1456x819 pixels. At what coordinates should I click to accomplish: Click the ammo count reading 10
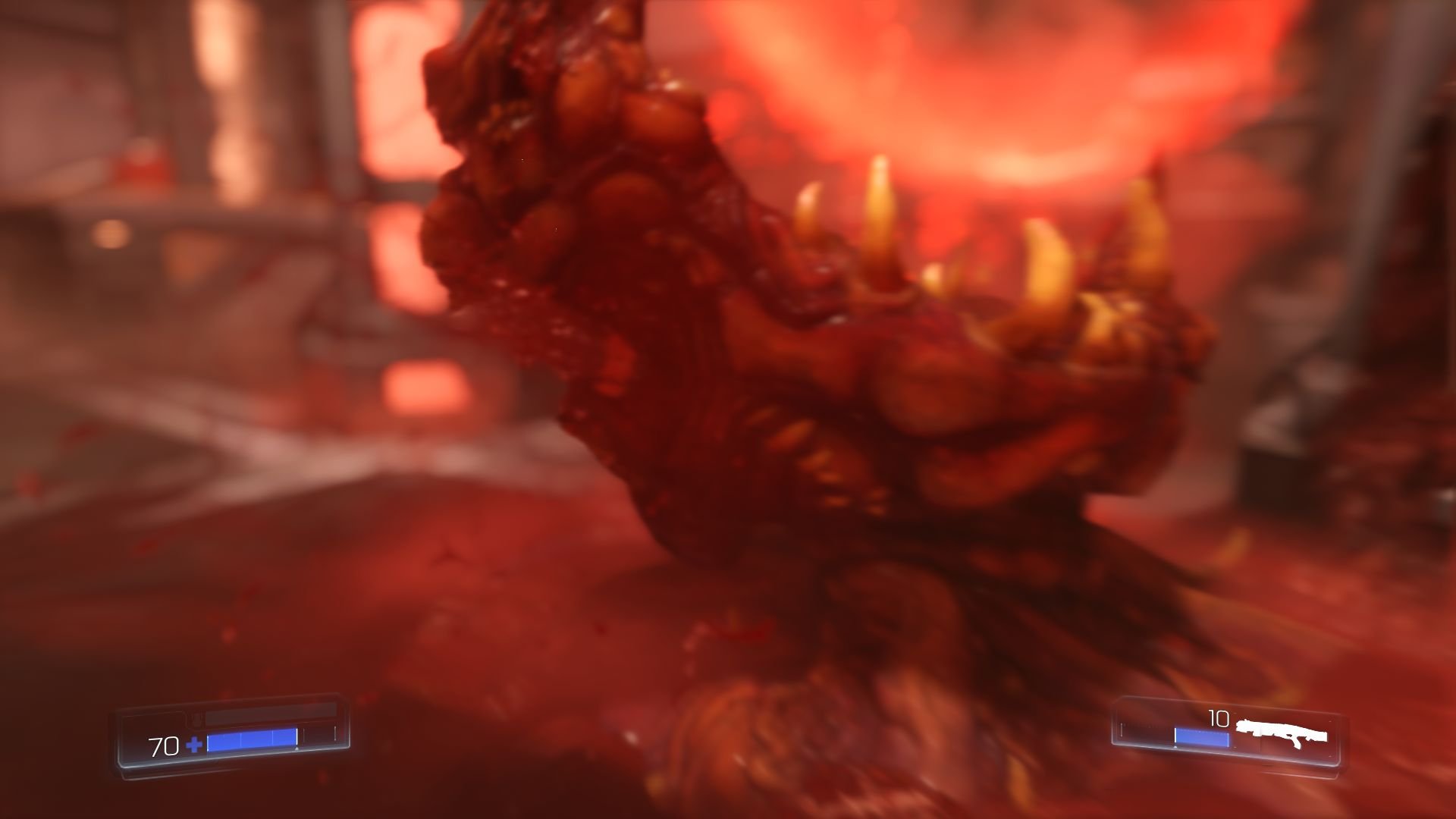1219,718
